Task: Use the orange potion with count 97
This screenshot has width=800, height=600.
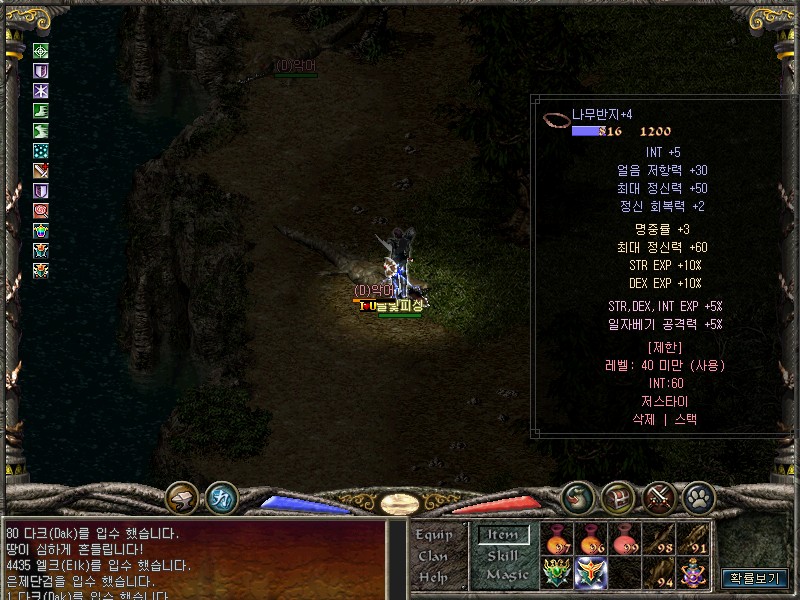Action: click(x=557, y=539)
